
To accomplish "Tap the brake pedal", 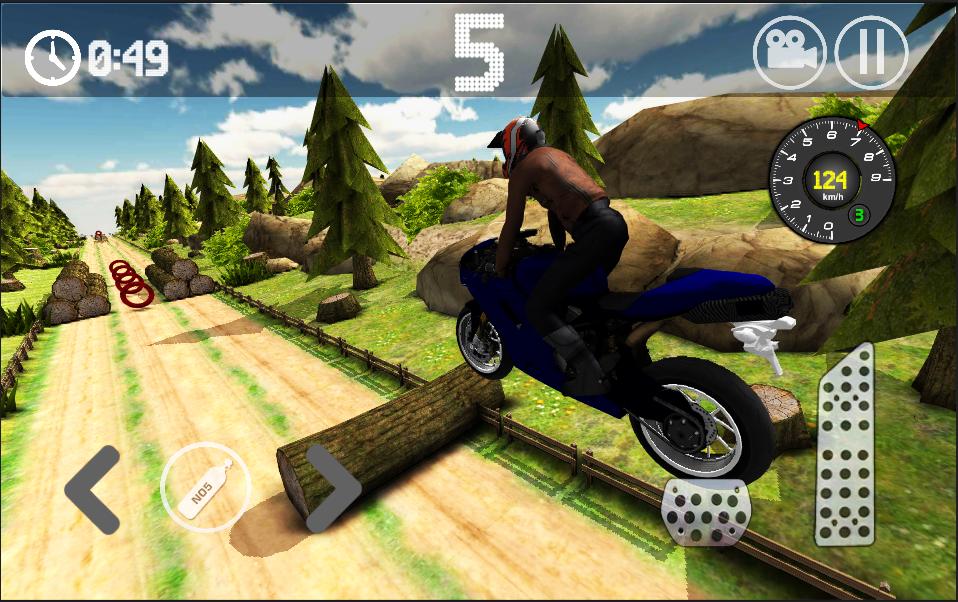I will point(705,512).
